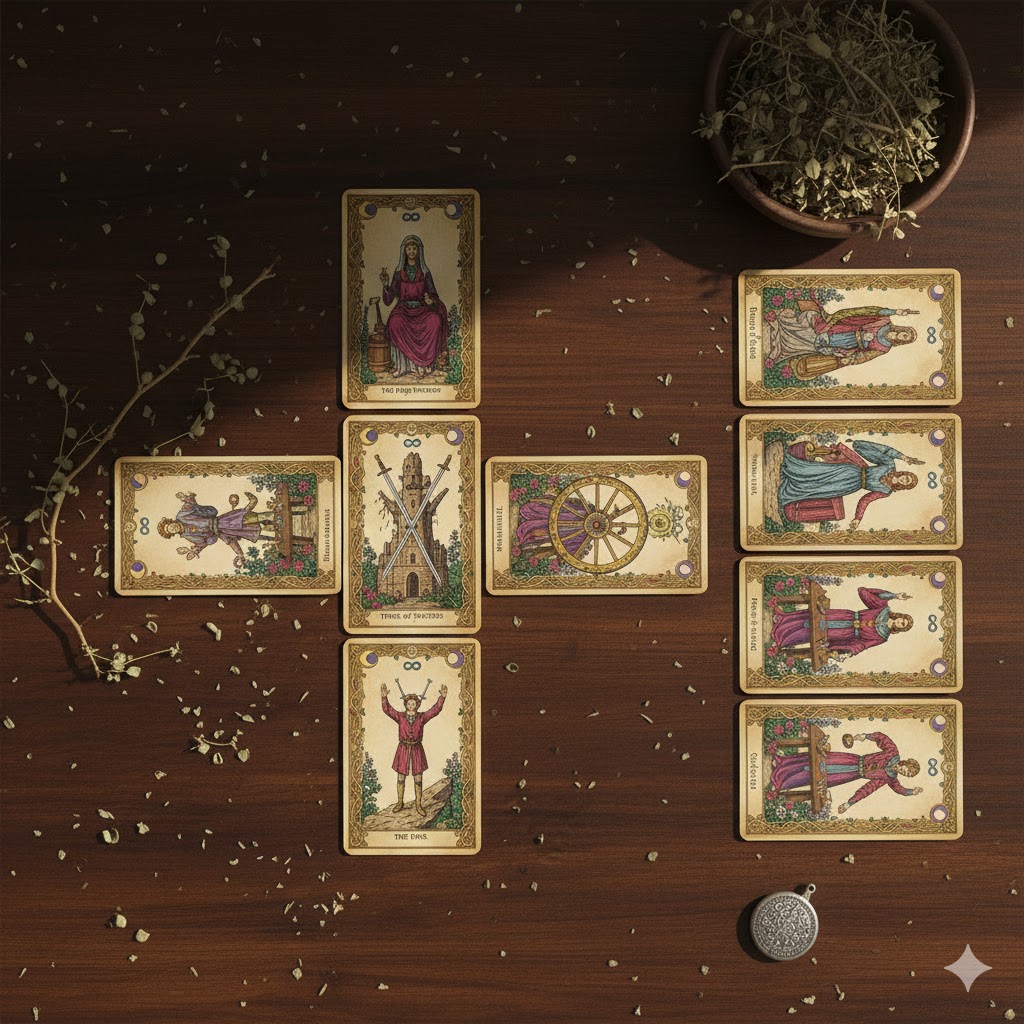Viewport: 1024px width, 1024px height.
Task: Choose the tower with crossed swords card
Action: [x=411, y=525]
